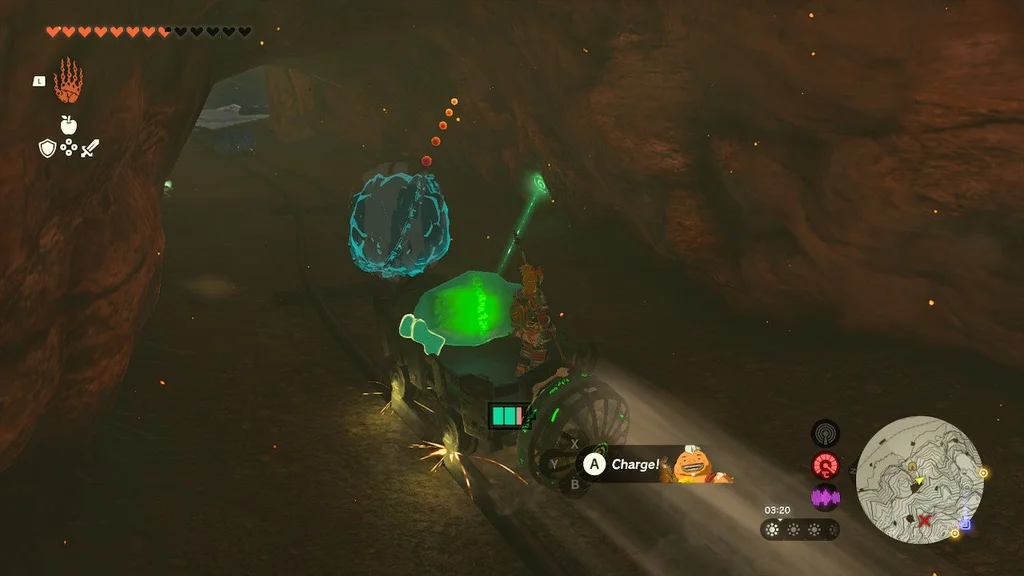Select the glowing blue marker on minimap

965,523
